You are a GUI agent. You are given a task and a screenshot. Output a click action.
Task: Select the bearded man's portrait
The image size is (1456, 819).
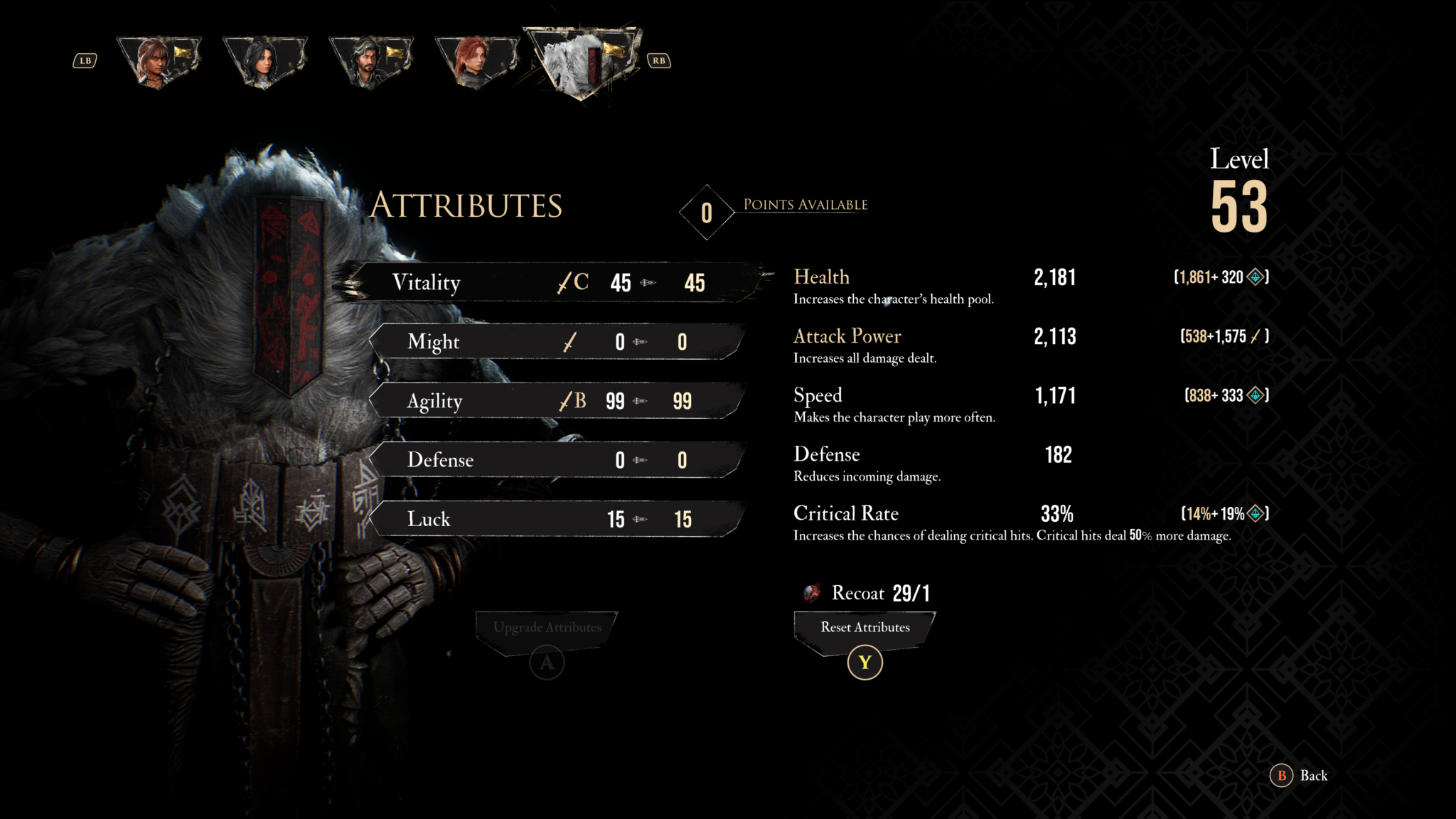369,62
